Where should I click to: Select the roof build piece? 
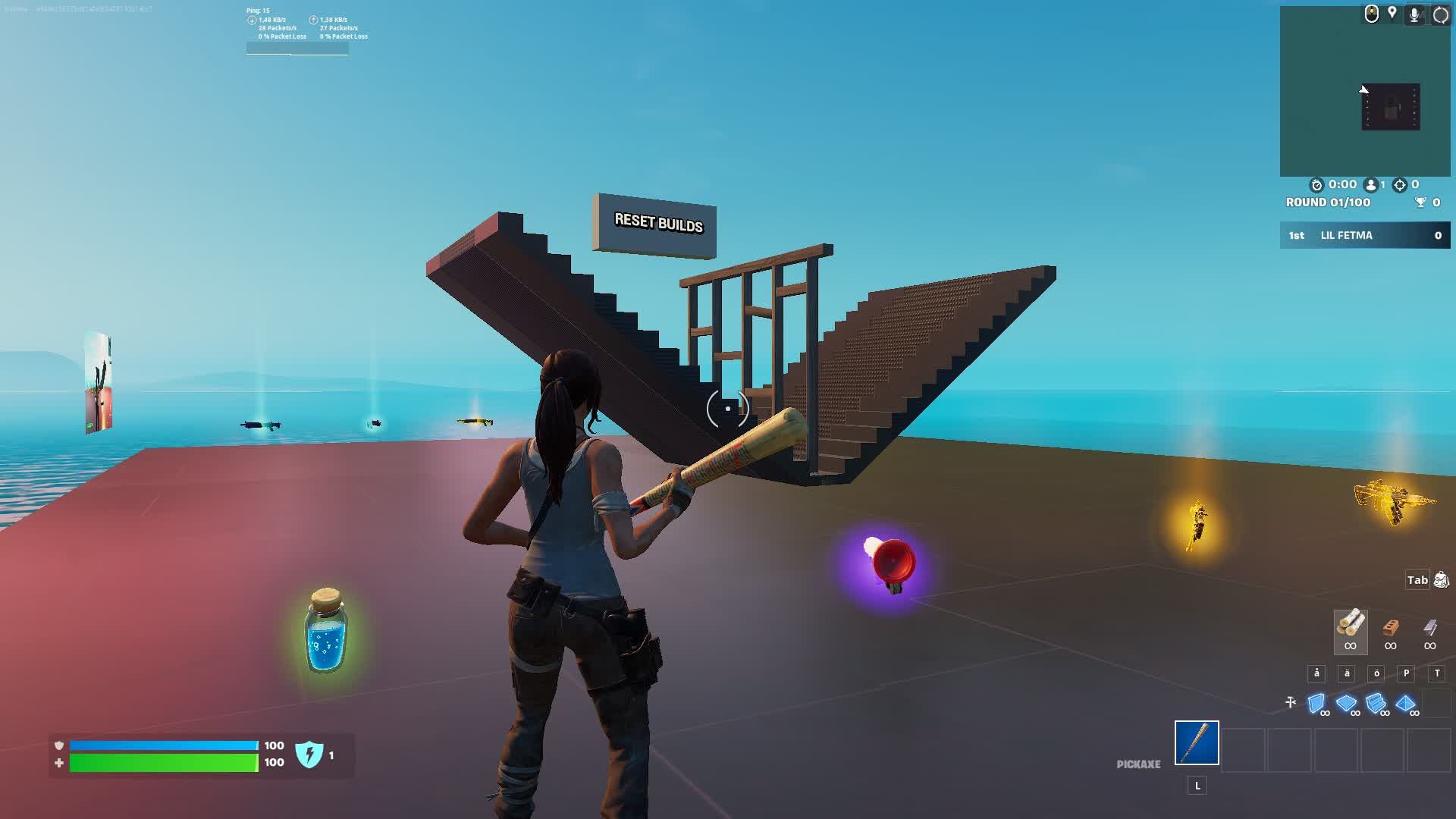click(x=1406, y=701)
